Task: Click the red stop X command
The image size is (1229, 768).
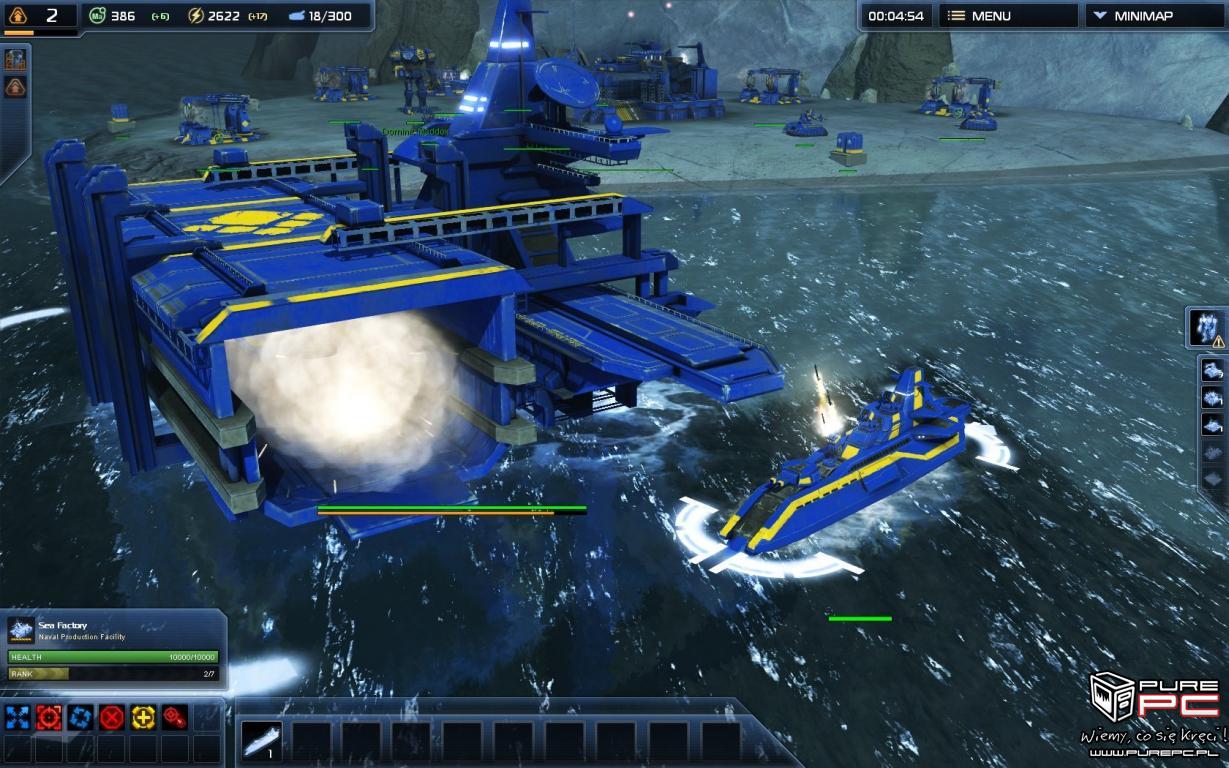Action: pyautogui.click(x=112, y=716)
